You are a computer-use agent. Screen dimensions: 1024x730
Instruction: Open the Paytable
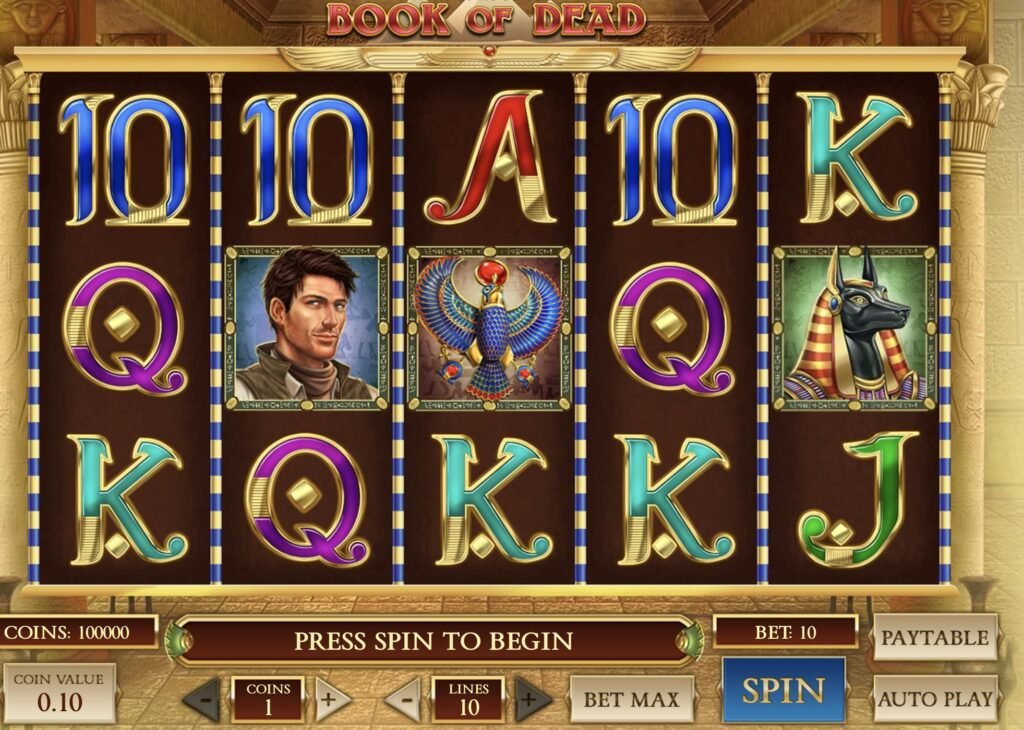[935, 637]
